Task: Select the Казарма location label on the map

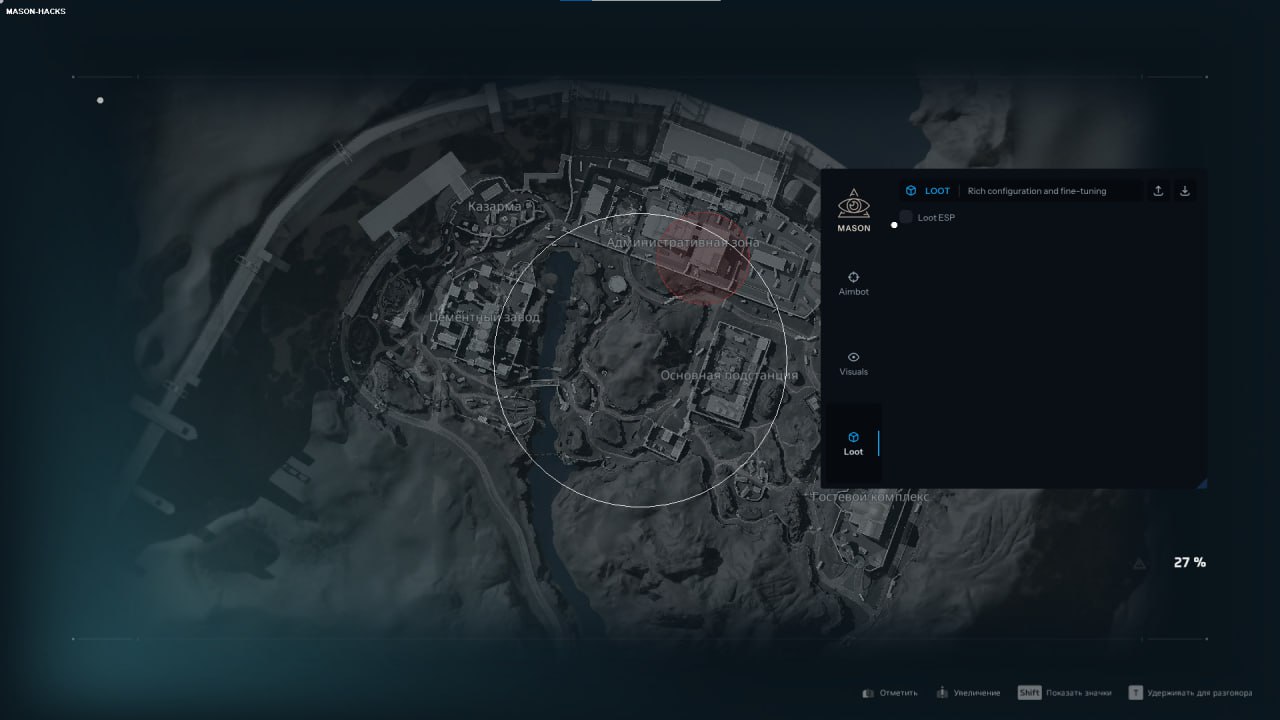Action: coord(494,207)
